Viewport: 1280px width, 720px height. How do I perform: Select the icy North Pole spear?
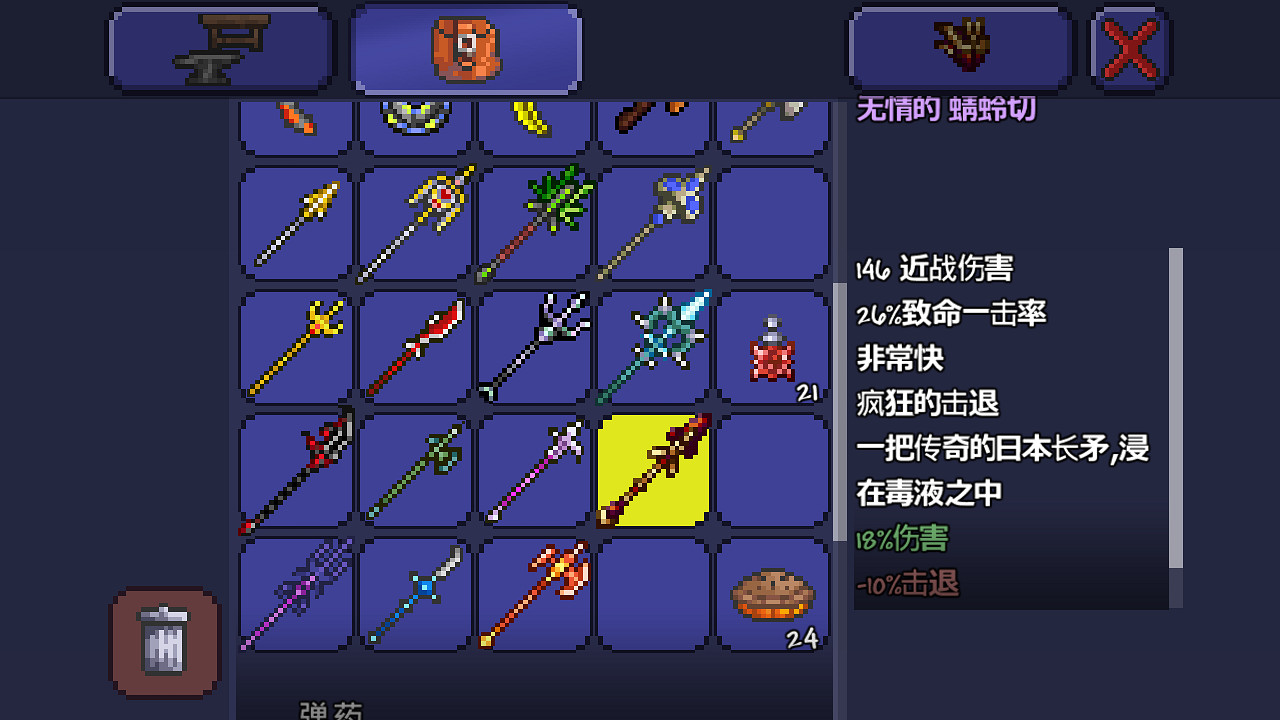(x=653, y=345)
